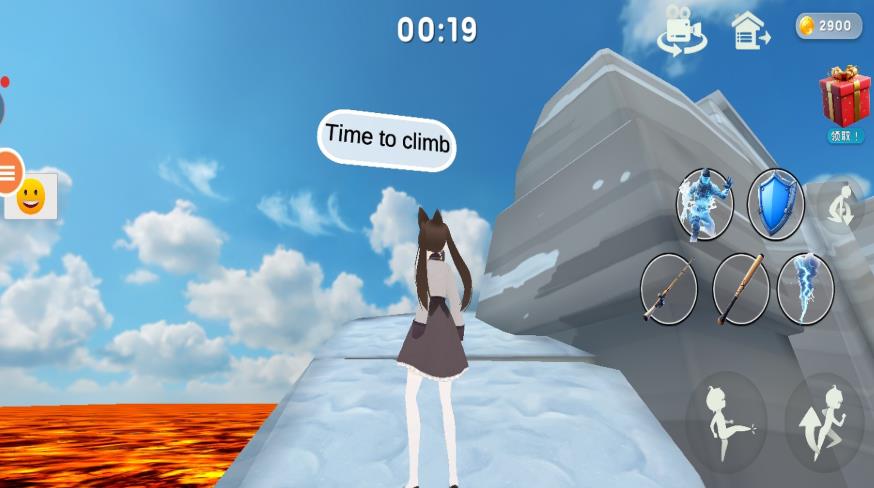The height and width of the screenshot is (488, 874).
Task: Return to the home lobby
Action: point(749,30)
